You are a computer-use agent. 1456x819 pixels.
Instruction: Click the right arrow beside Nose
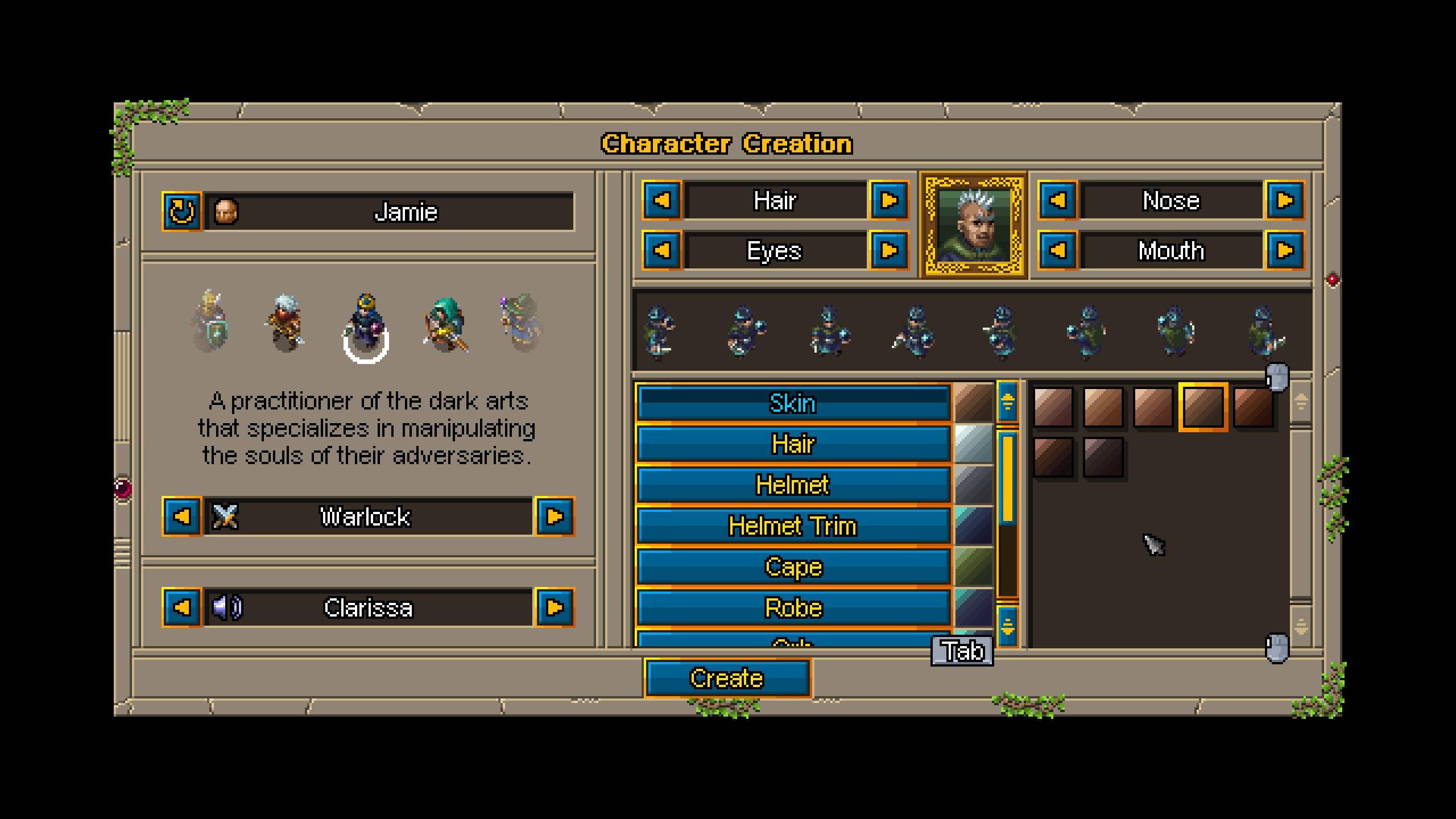(x=1287, y=200)
